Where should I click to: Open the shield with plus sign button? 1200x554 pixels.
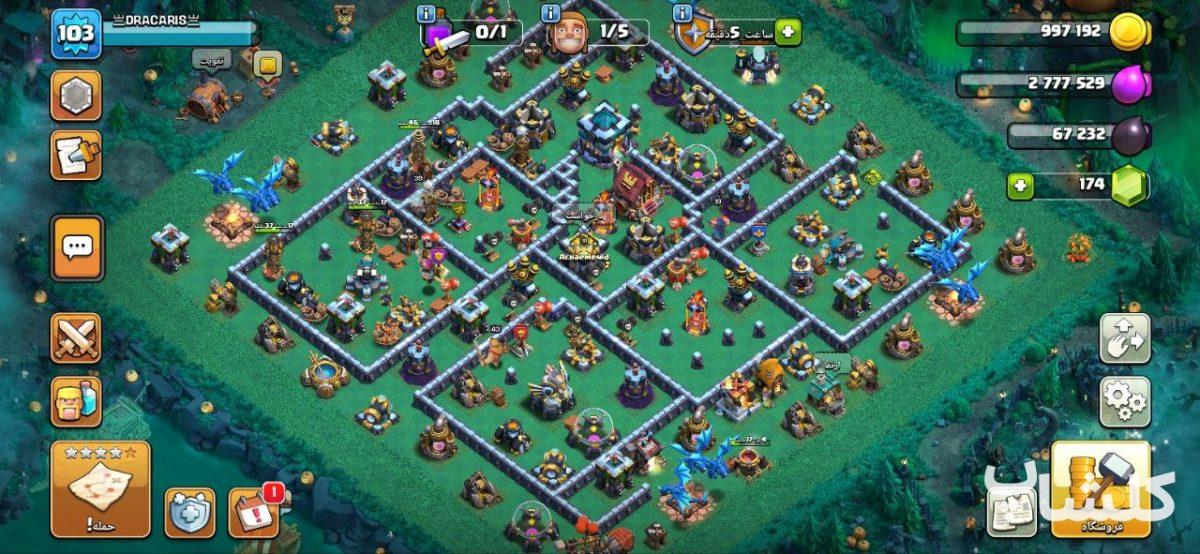tap(189, 512)
